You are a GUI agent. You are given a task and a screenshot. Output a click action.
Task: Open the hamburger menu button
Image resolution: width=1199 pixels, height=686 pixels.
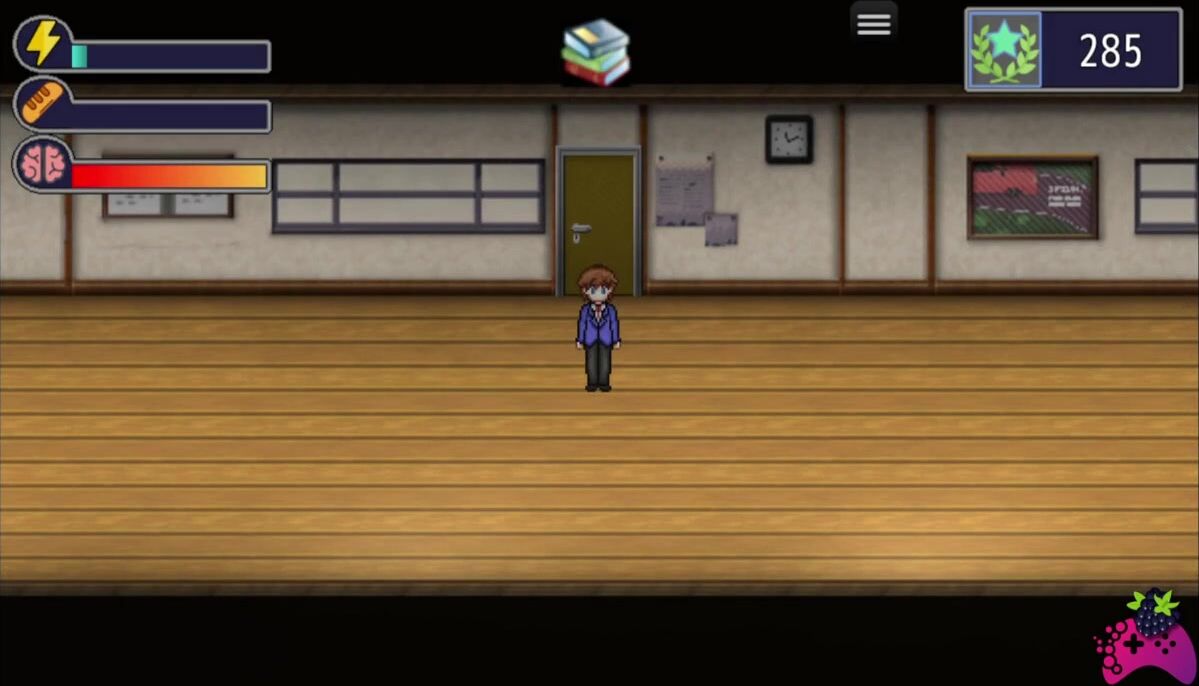(873, 25)
